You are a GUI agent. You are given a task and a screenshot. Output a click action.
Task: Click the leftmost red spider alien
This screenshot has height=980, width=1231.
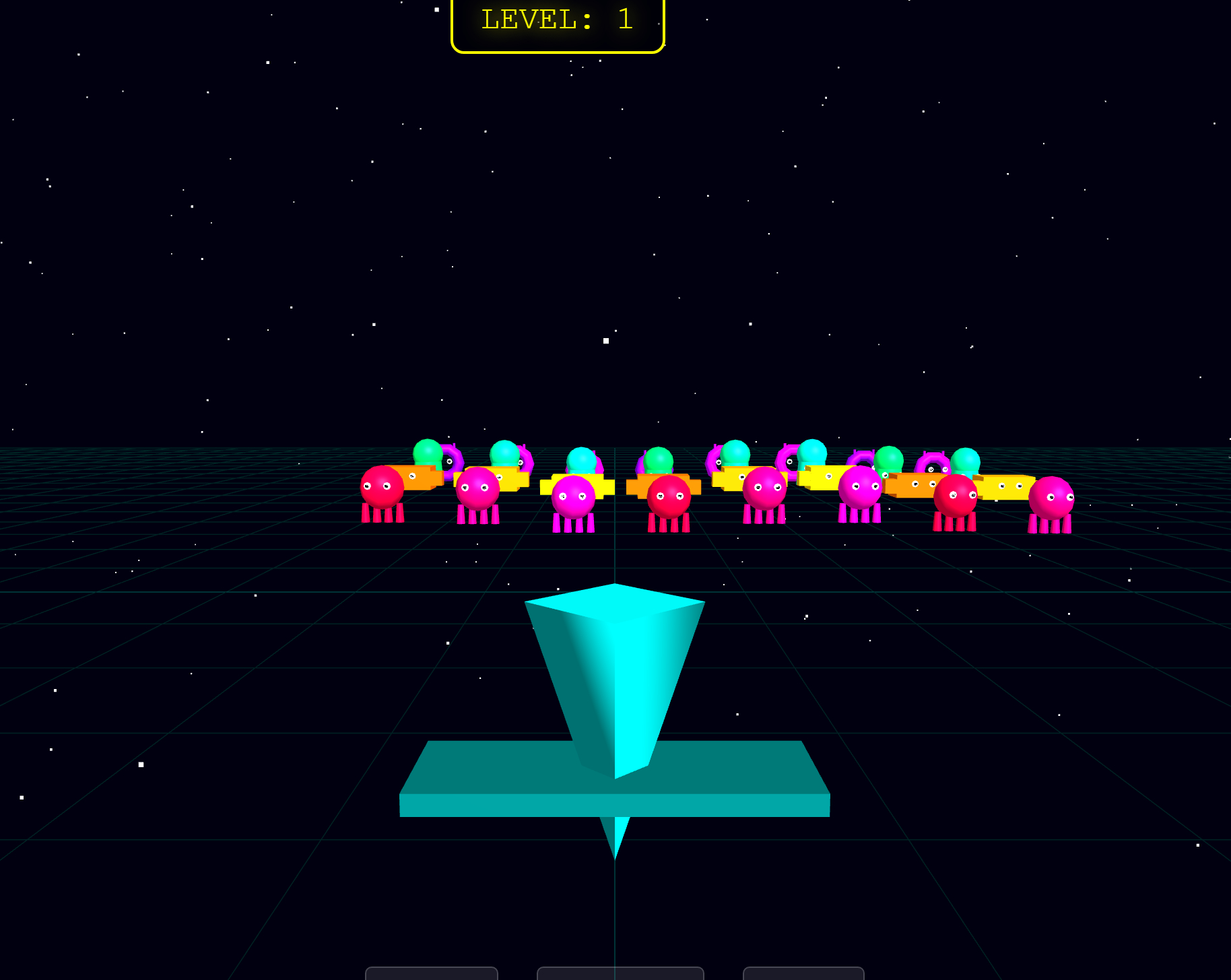pyautogui.click(x=384, y=488)
